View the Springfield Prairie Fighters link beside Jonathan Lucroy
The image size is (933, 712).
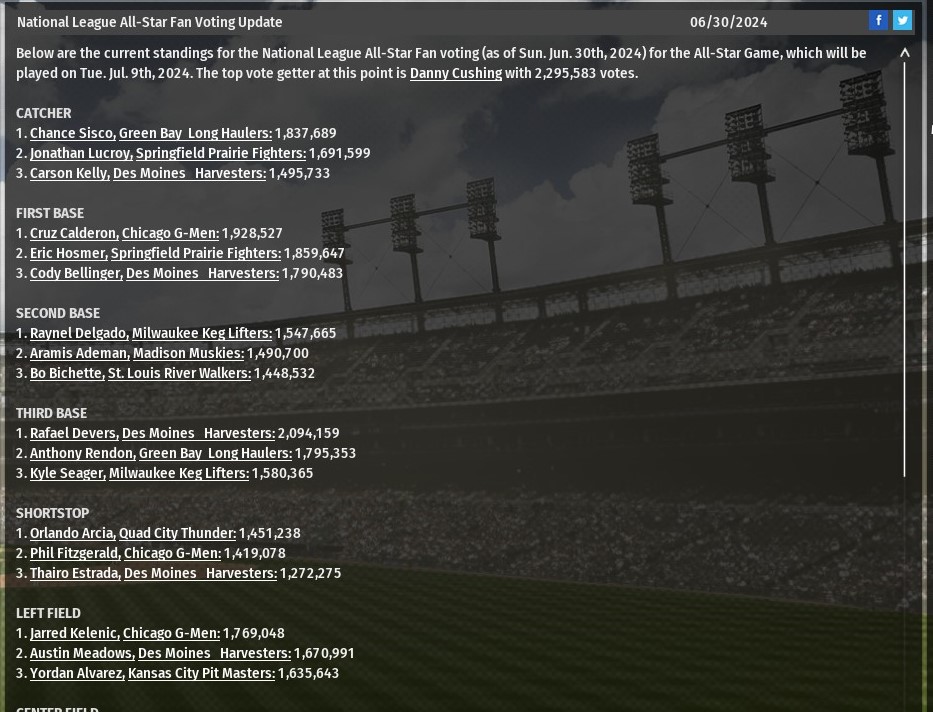220,153
